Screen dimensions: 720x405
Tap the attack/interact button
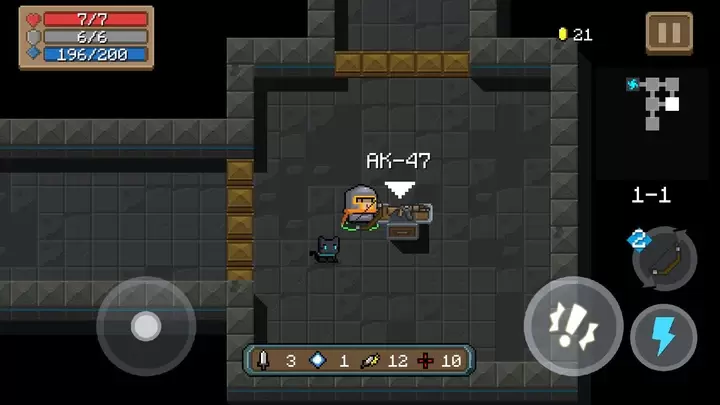573,326
